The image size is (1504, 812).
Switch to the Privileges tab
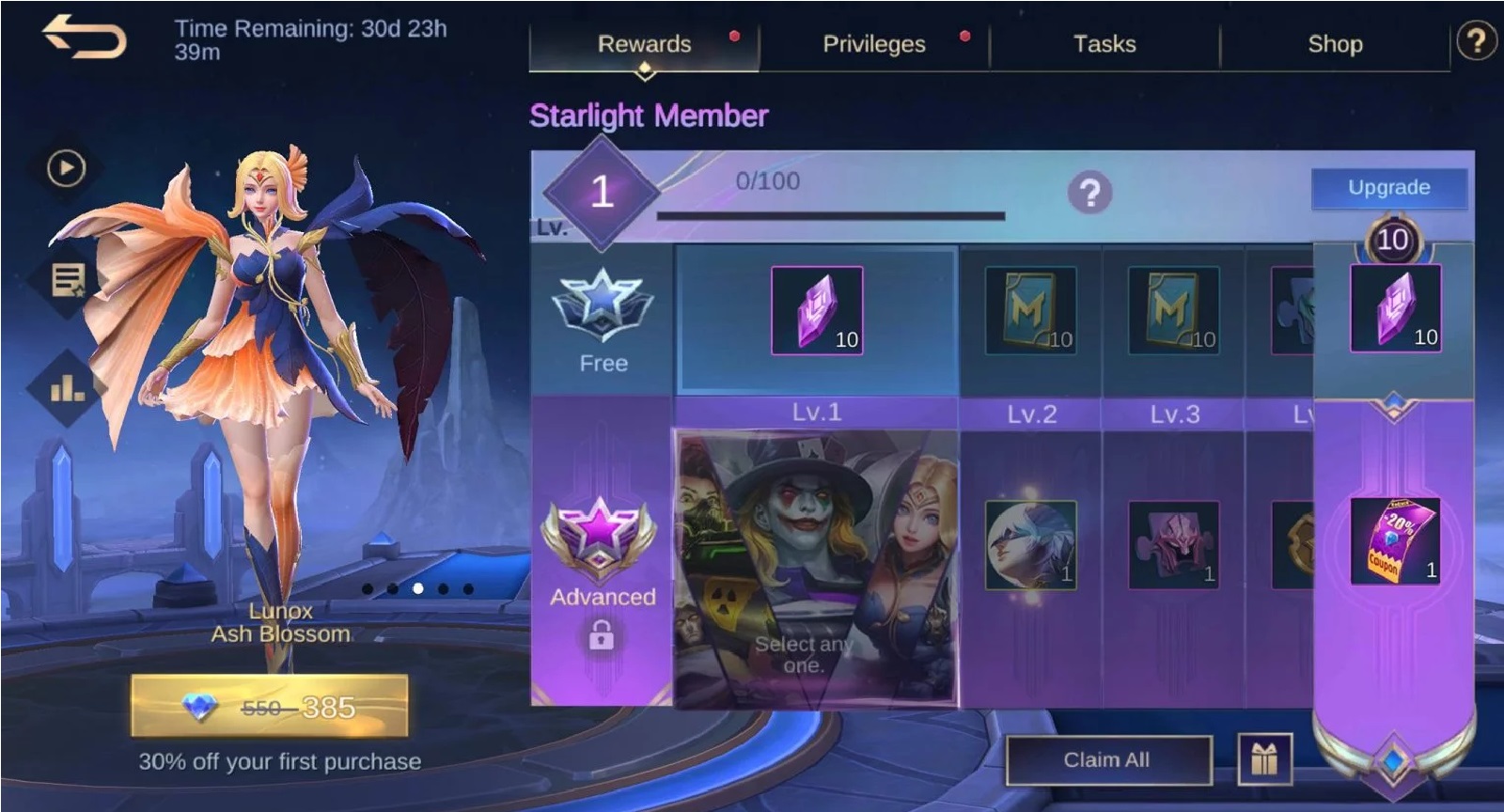[874, 43]
